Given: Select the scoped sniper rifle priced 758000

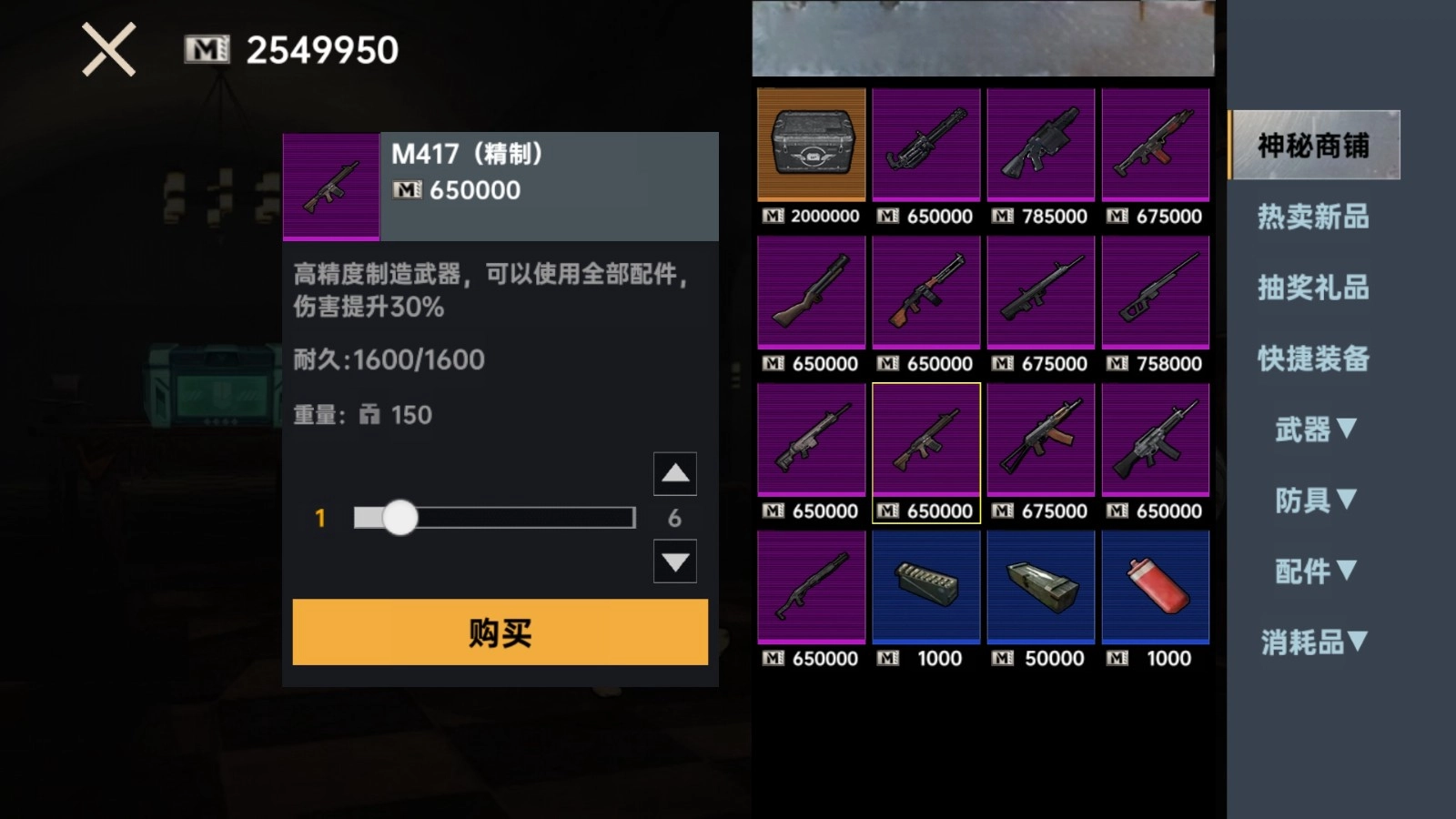Looking at the screenshot, I should point(1155,293).
